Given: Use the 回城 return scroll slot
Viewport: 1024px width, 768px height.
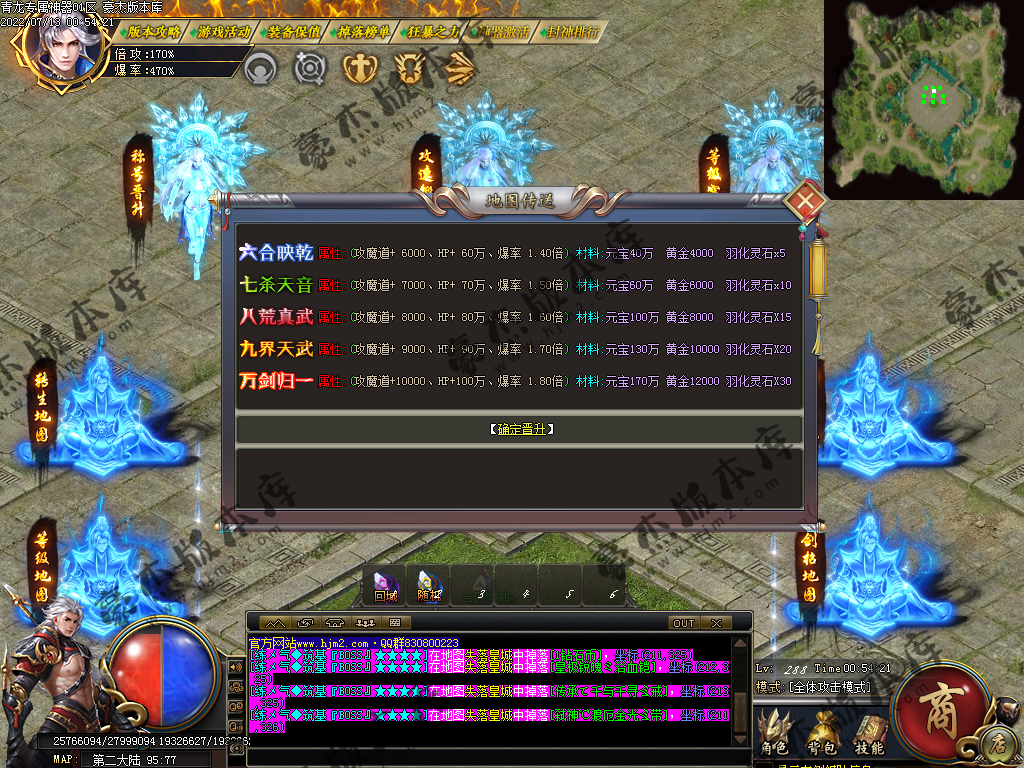Looking at the screenshot, I should (386, 585).
